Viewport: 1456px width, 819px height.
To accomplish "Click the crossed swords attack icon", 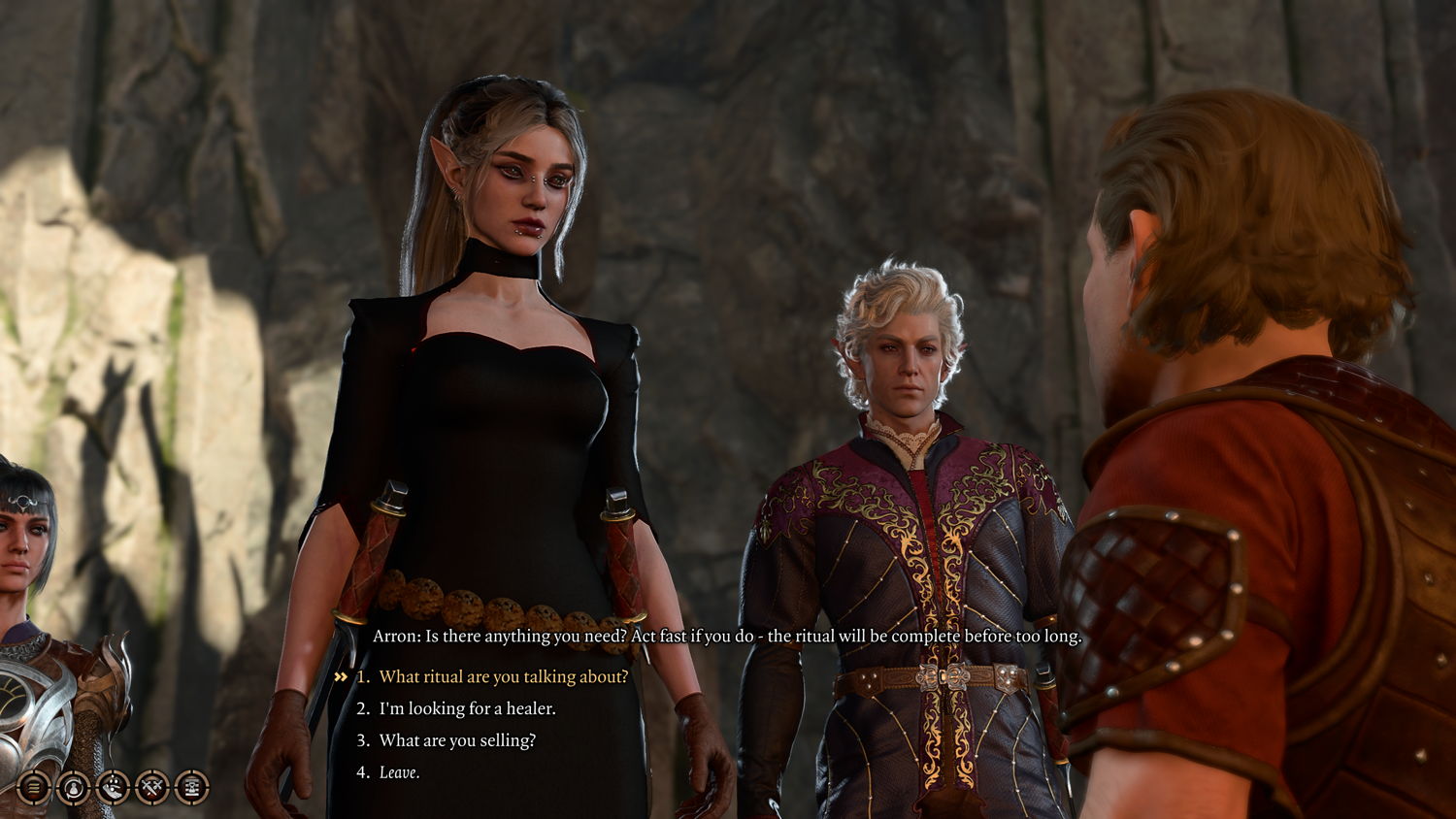I will [152, 787].
